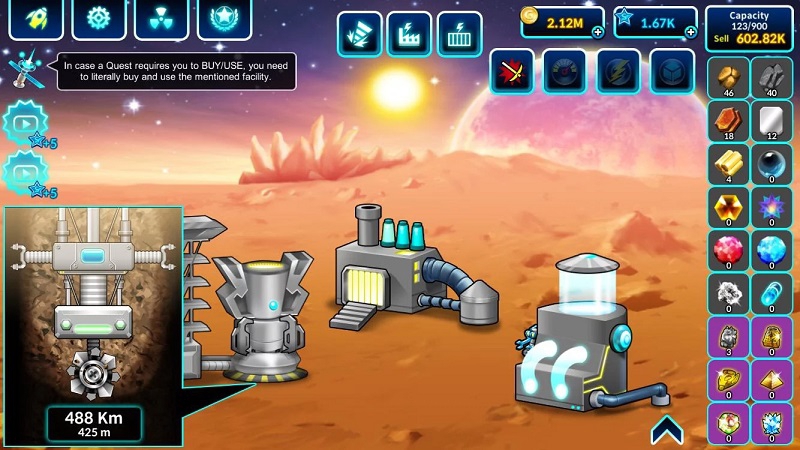Expand the bottom chevron arrow
Viewport: 800px width, 450px height.
coord(667,429)
